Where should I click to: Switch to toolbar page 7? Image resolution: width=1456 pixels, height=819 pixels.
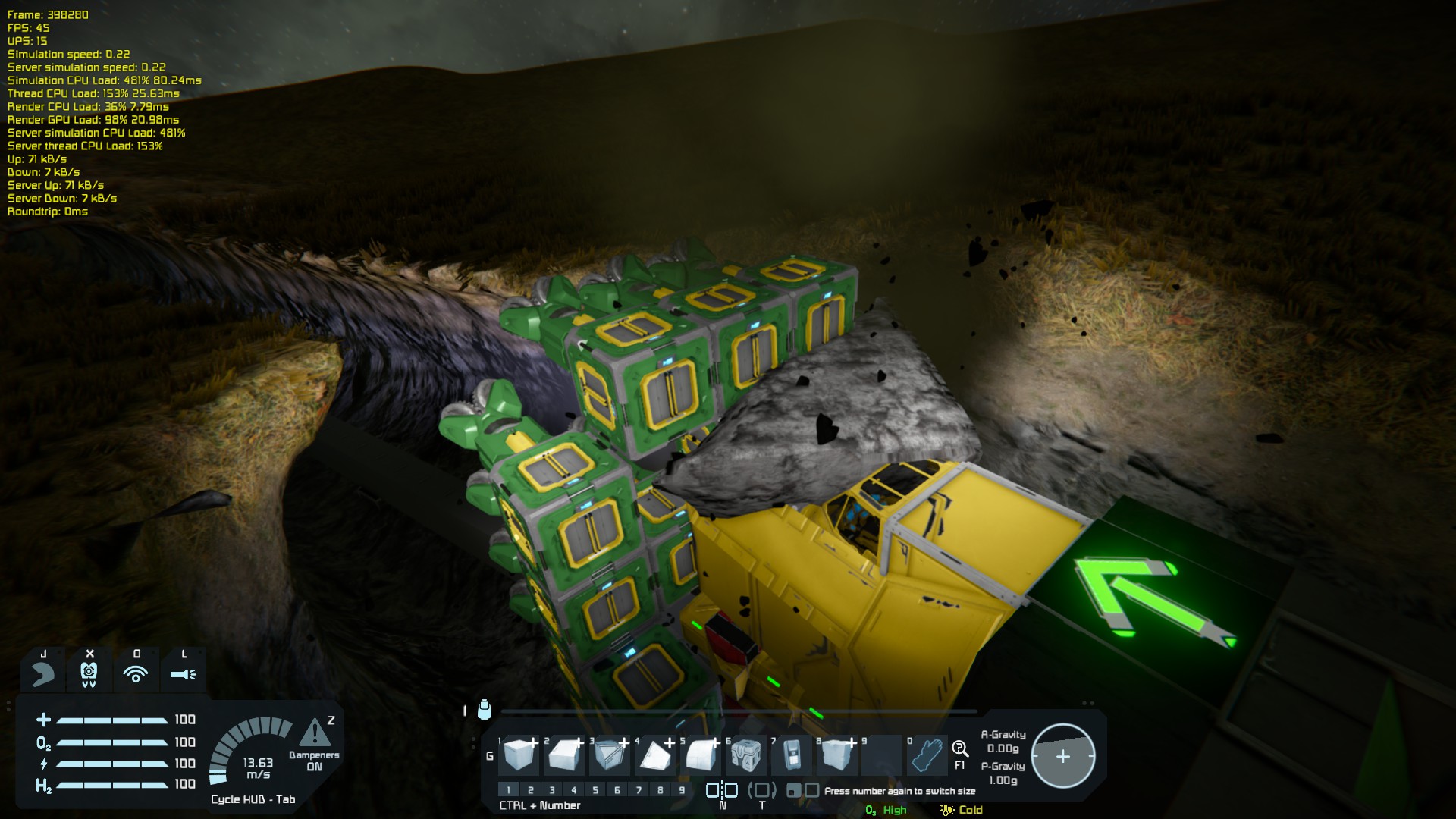(x=639, y=790)
